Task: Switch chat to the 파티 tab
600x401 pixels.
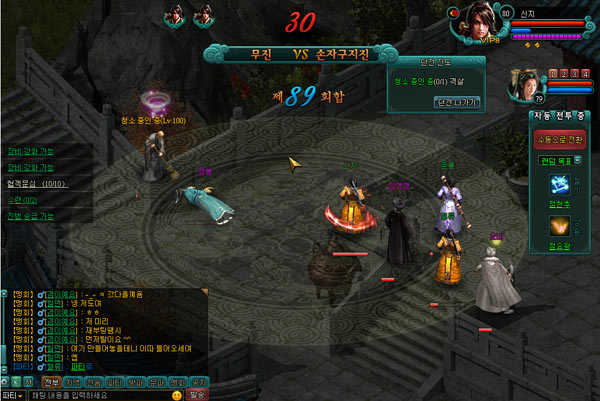Action: pyautogui.click(x=117, y=381)
